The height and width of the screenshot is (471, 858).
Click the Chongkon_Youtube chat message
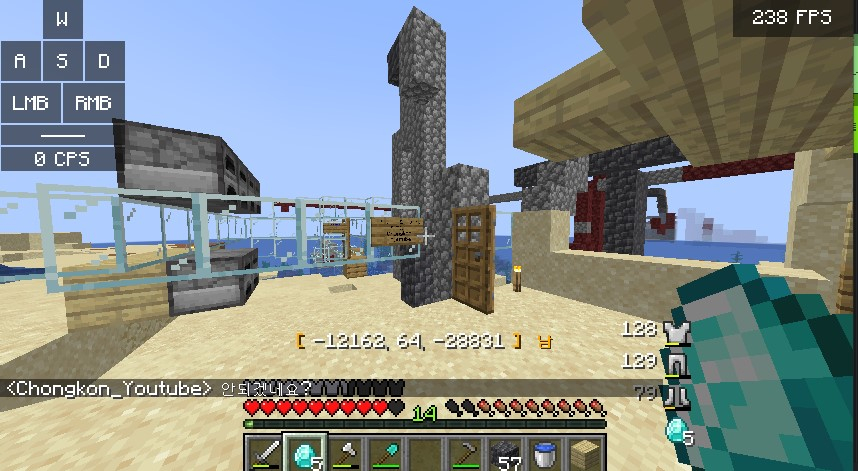(160, 388)
